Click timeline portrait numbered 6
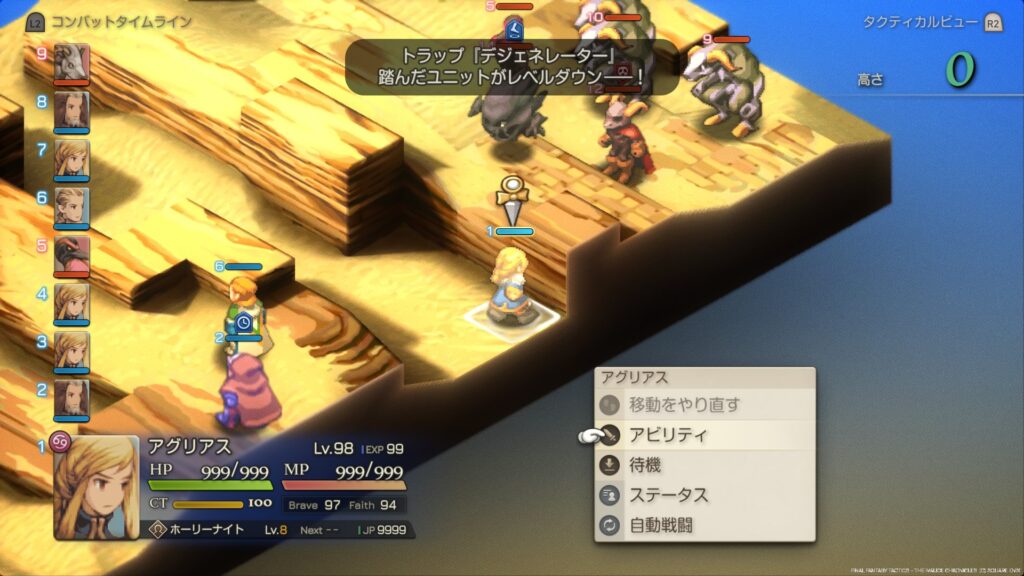Screen dimensions: 1024x576 click(x=72, y=205)
